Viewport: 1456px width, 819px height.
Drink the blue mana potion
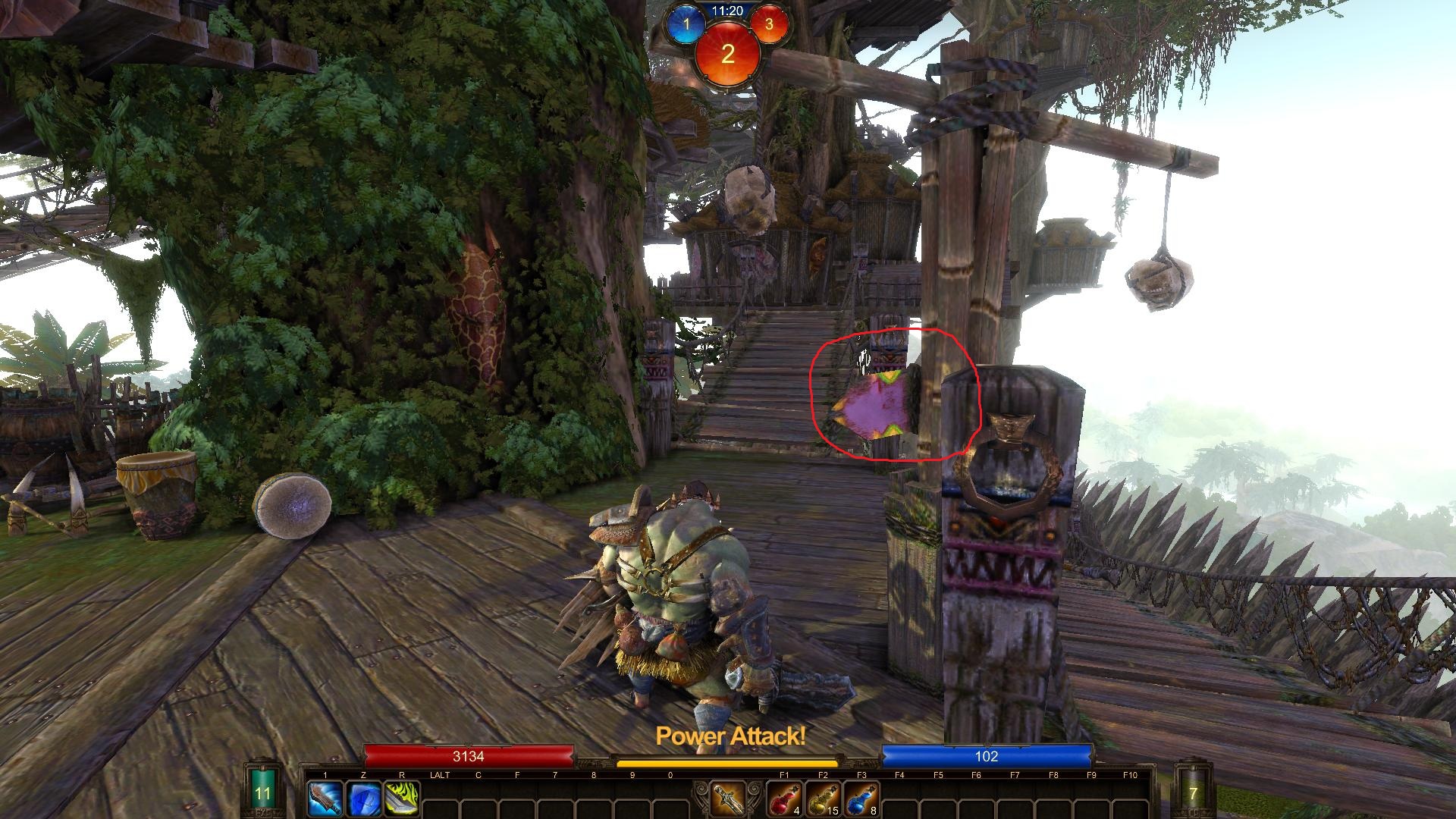click(861, 799)
